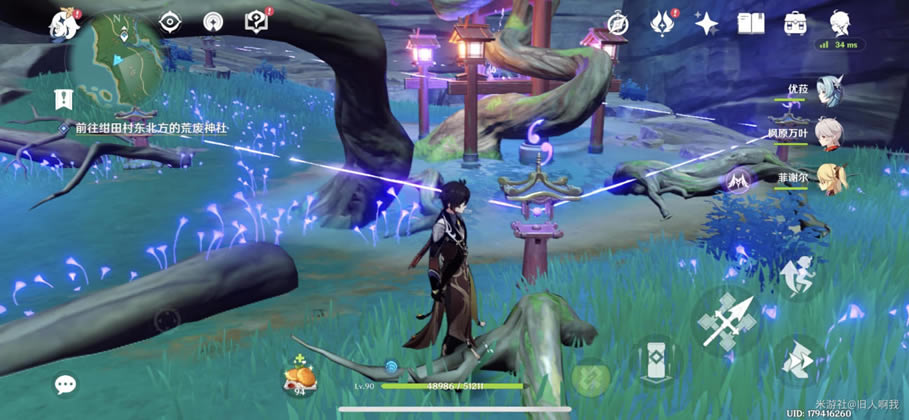Open the backpack inventory

[x=795, y=23]
